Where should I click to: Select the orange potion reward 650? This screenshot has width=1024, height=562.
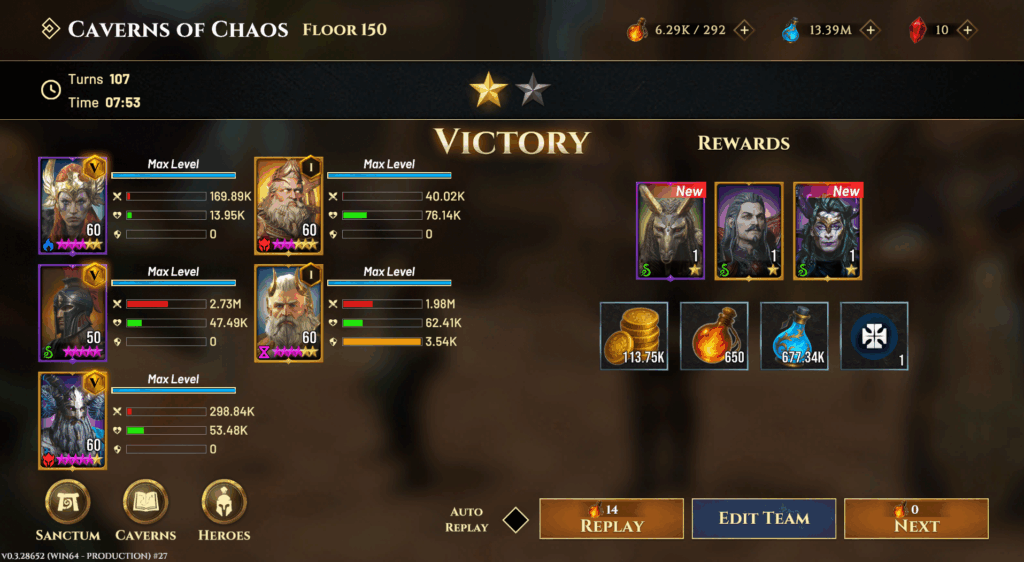pos(714,336)
